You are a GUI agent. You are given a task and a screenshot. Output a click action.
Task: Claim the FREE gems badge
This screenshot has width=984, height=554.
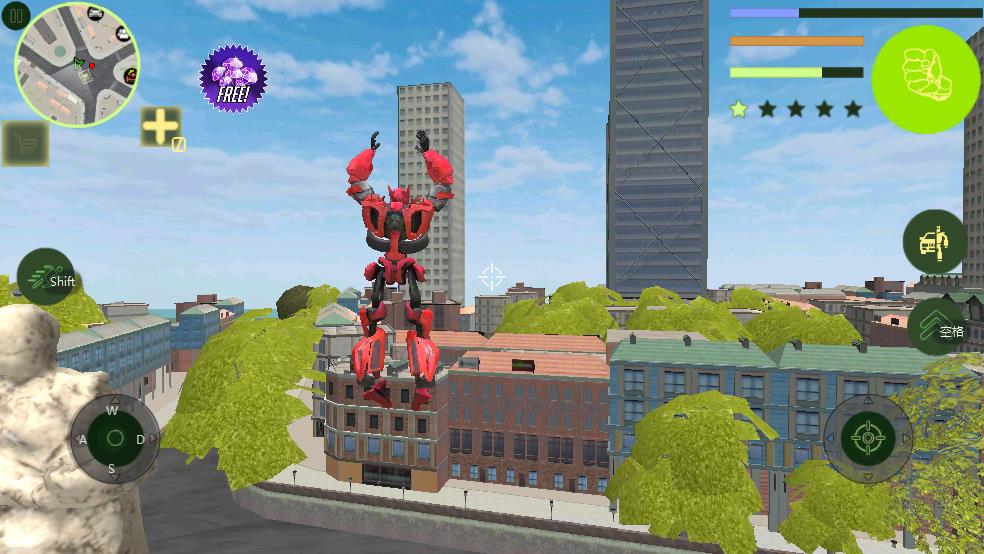tap(233, 79)
